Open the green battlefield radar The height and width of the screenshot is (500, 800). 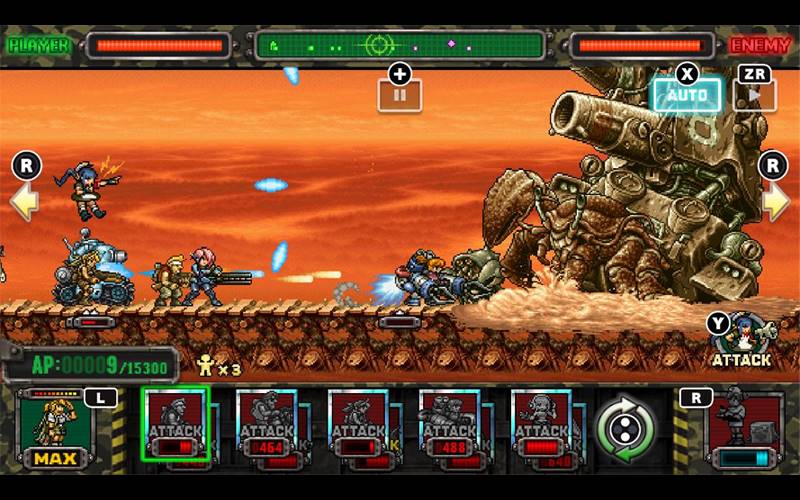[400, 45]
